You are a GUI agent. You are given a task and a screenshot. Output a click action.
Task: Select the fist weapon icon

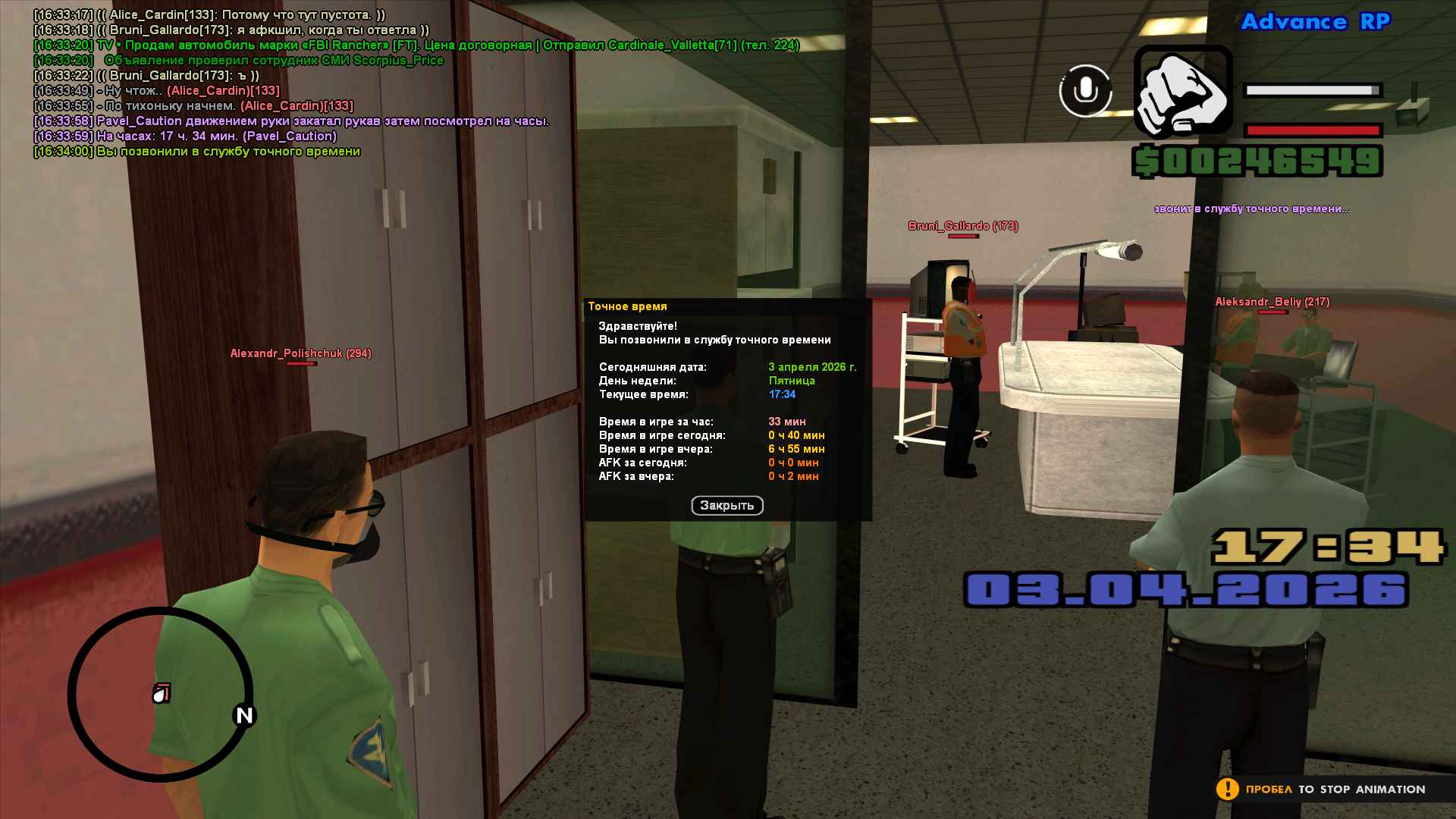tap(1182, 92)
